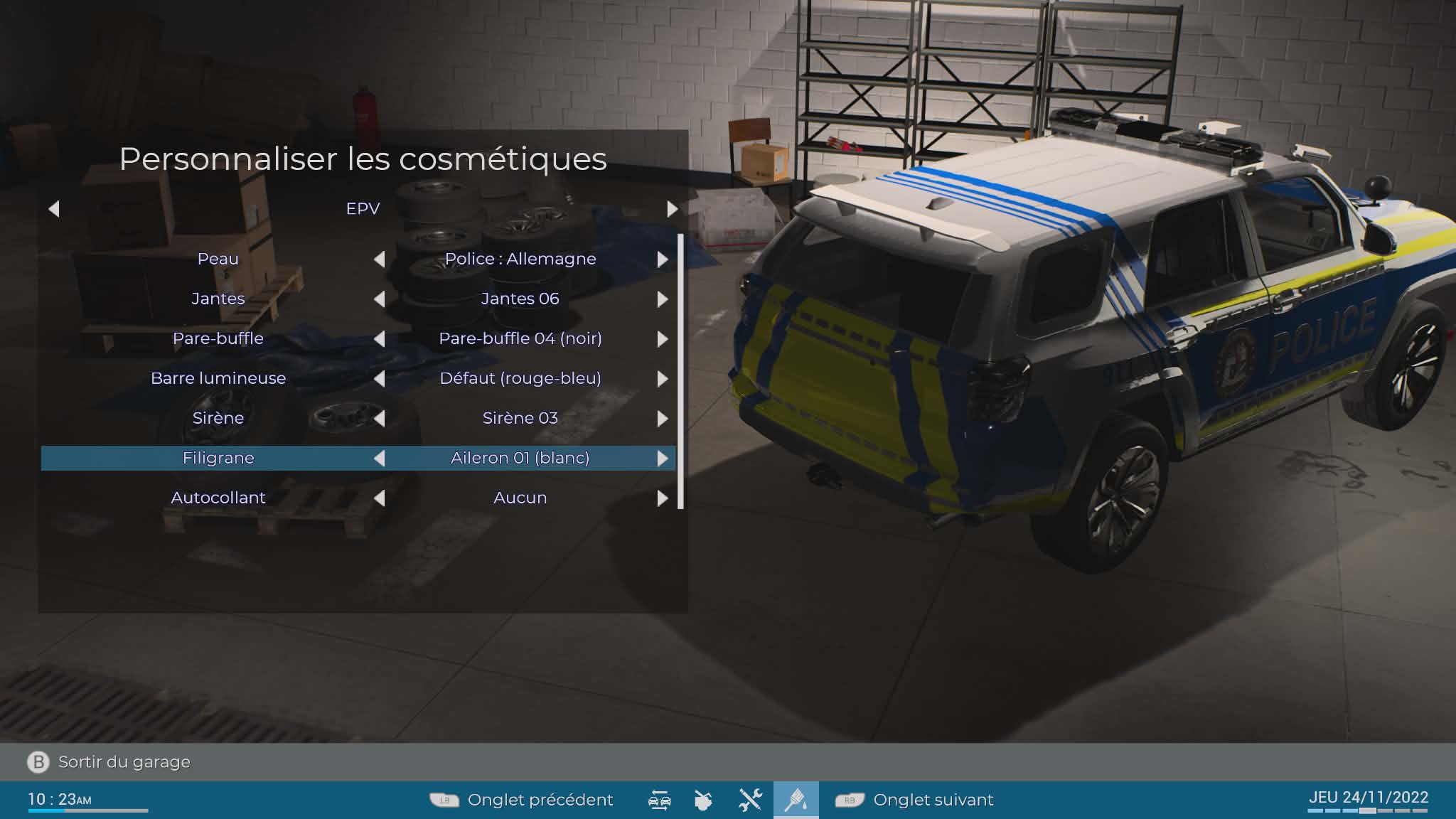Select previous rims before Jantes 06

(x=380, y=299)
